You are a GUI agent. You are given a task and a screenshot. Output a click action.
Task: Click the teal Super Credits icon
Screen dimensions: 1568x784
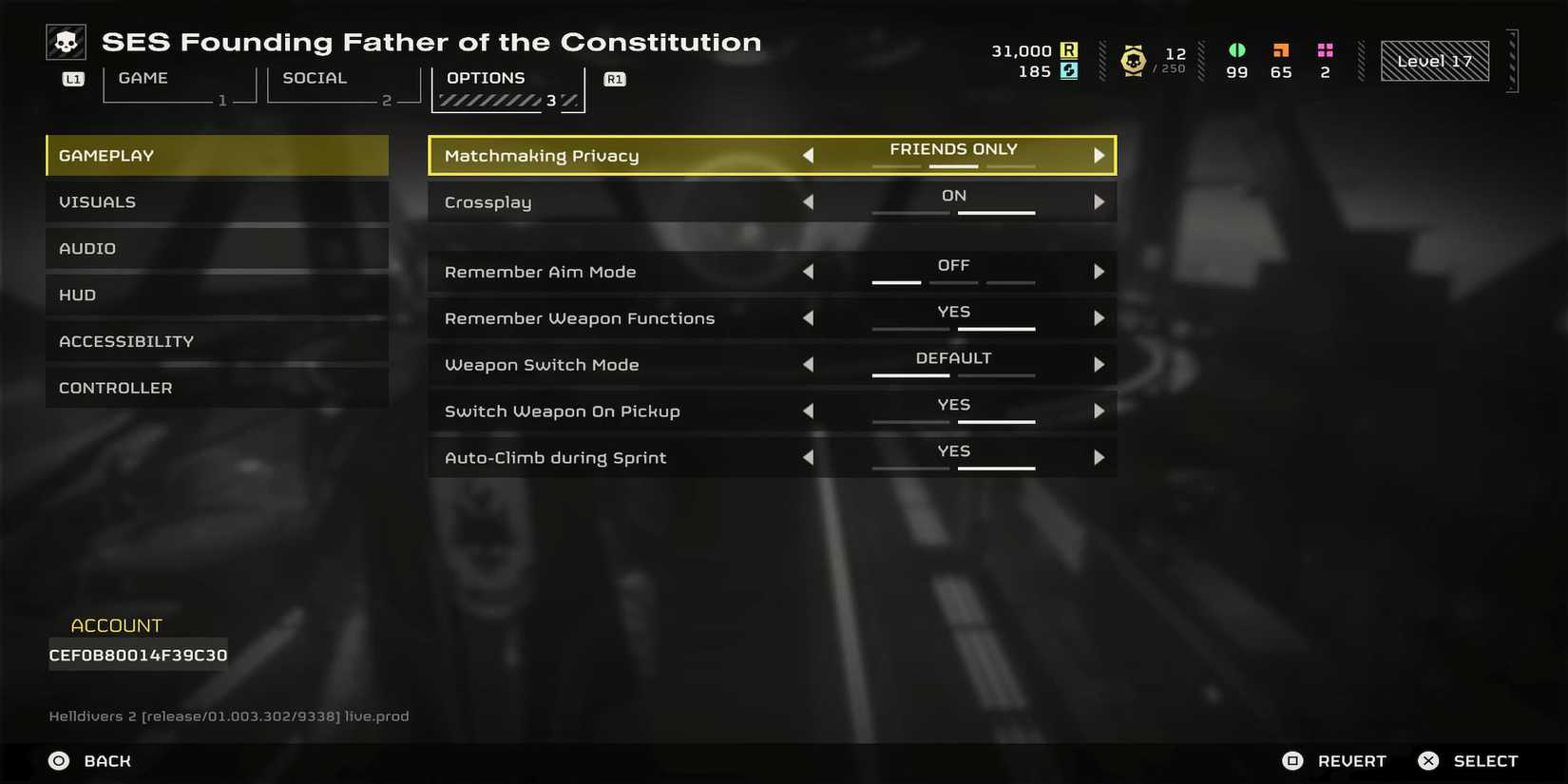click(x=1069, y=71)
